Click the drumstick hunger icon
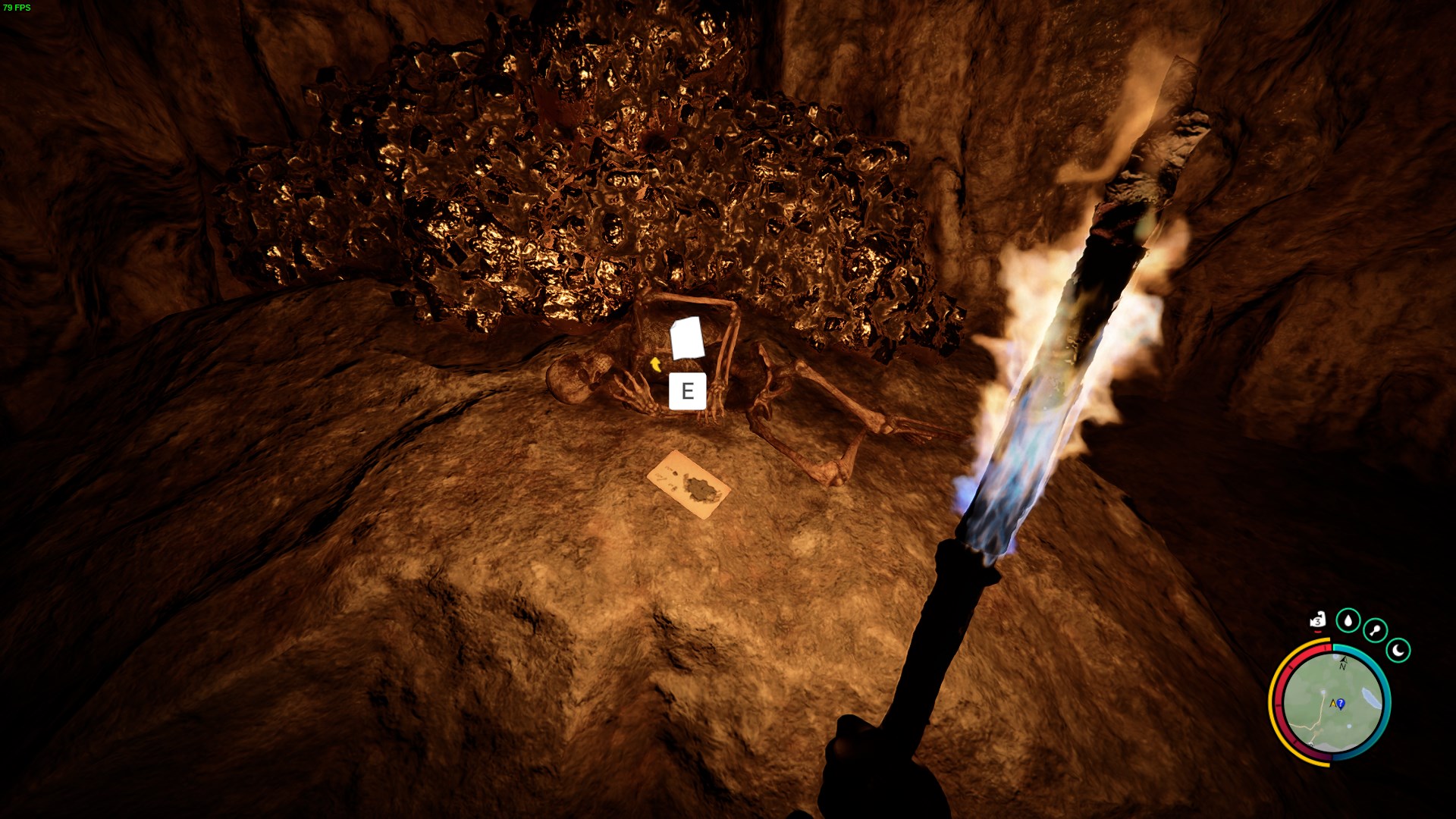Viewport: 1456px width, 819px height. pos(1375,630)
